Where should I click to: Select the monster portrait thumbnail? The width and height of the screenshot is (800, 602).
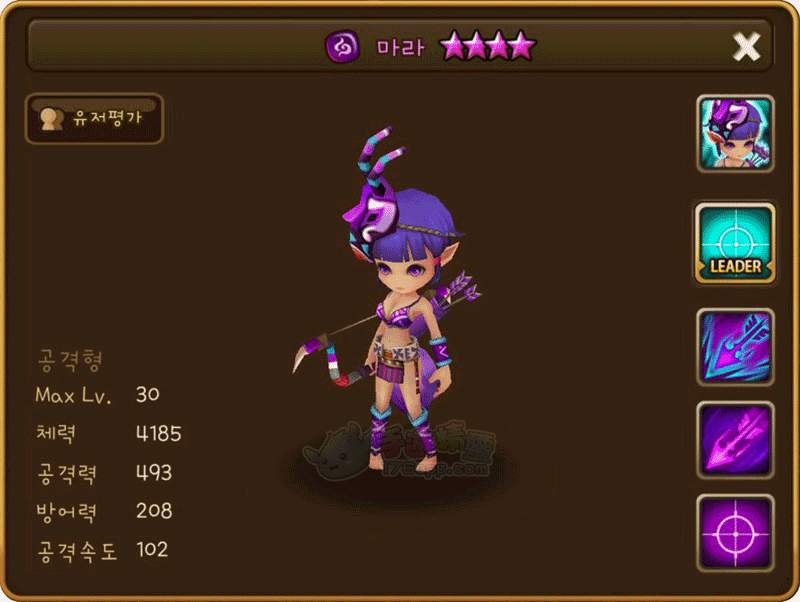[735, 133]
